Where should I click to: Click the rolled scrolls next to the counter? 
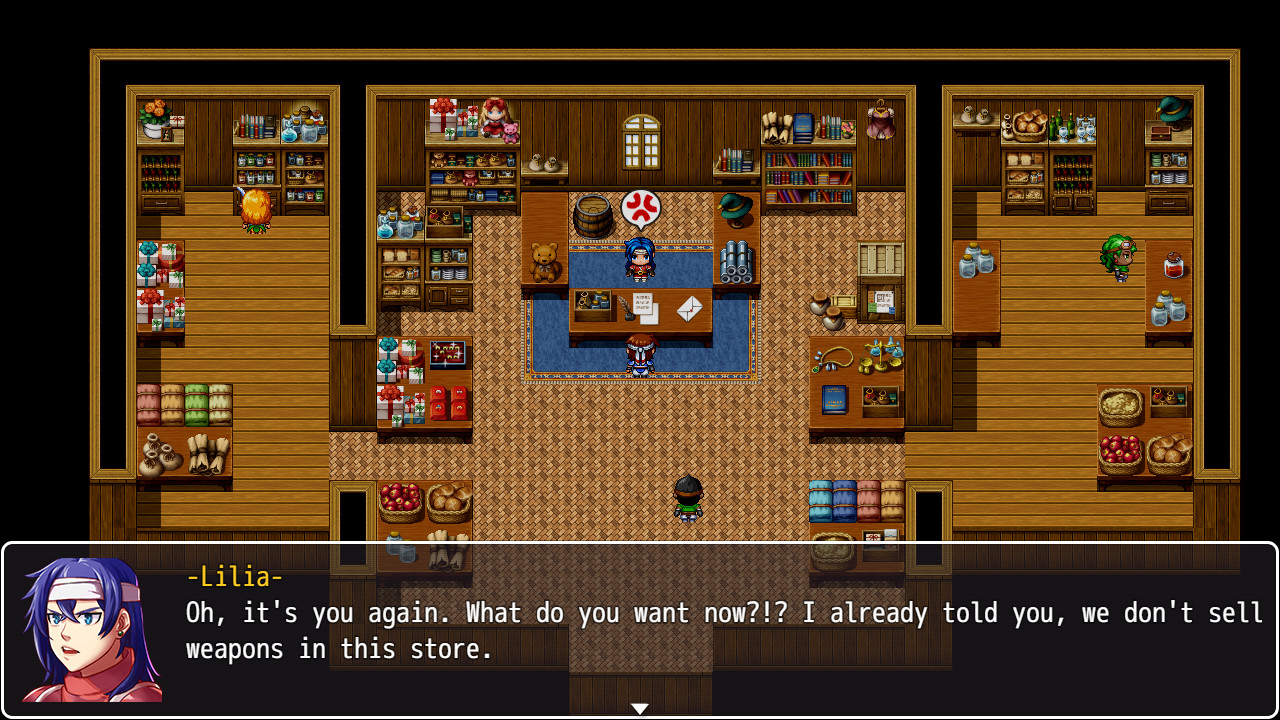click(x=735, y=262)
